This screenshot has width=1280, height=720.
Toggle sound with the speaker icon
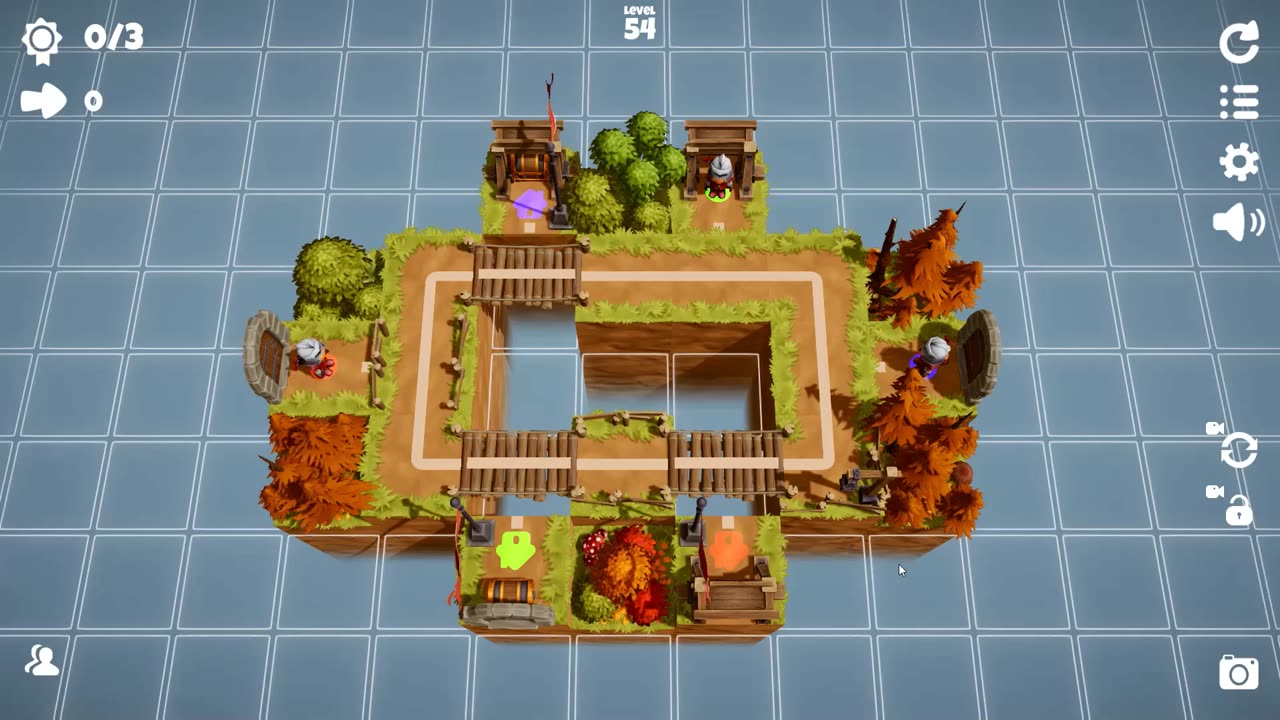(x=1238, y=222)
